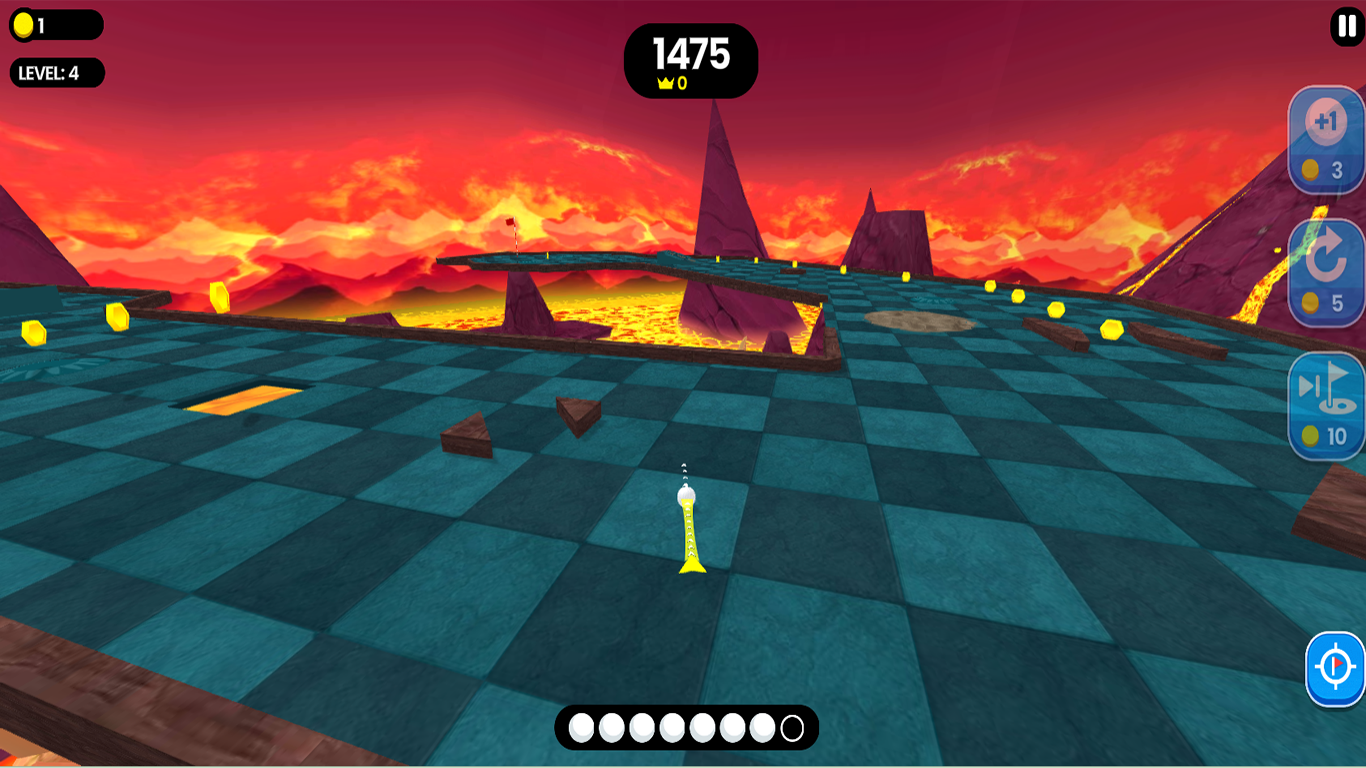1366x768 pixels.
Task: Click the coin icon showing the 10 coin cost
Action: (x=1308, y=434)
